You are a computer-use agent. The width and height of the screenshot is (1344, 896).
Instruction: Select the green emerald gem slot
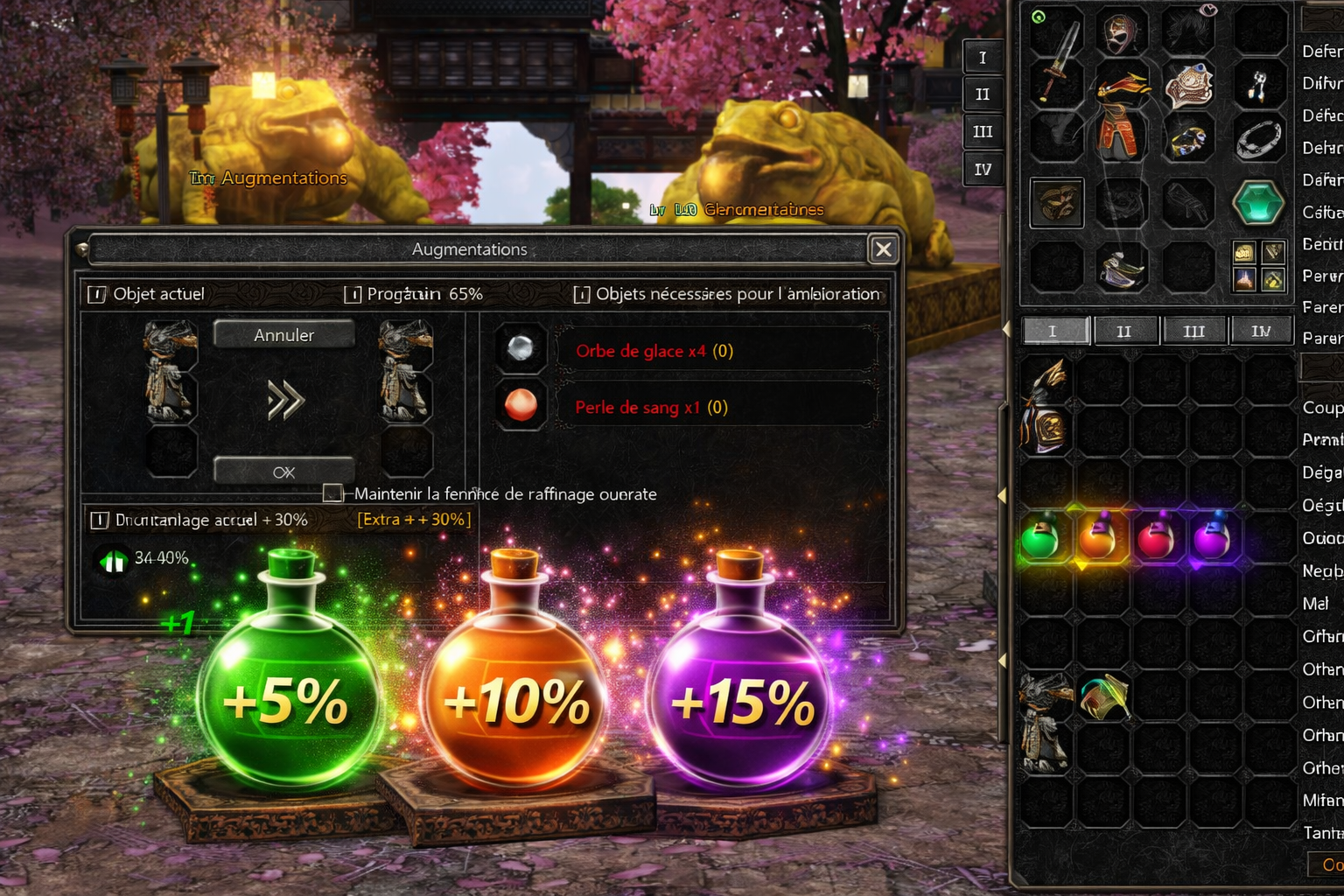[x=1258, y=202]
